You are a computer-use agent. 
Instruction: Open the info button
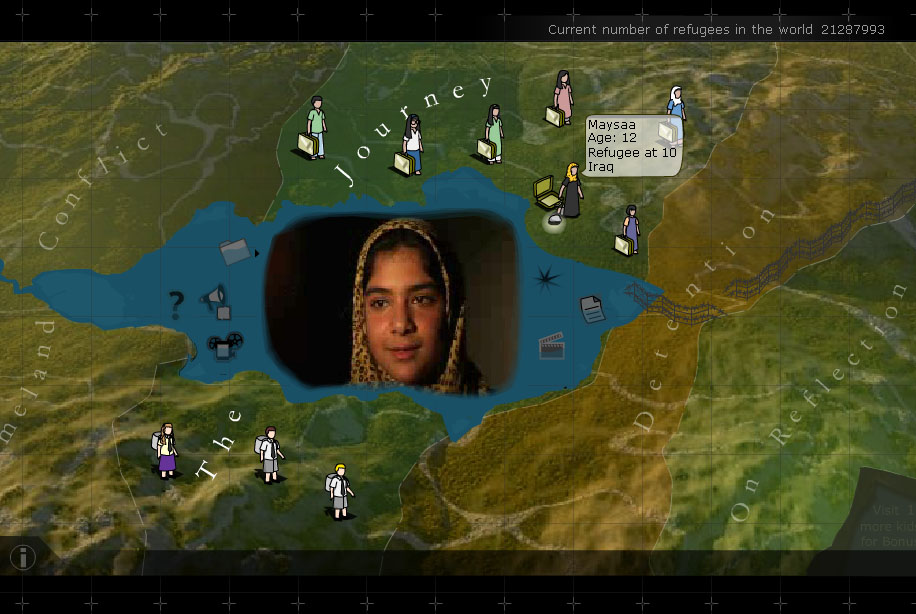tap(22, 557)
